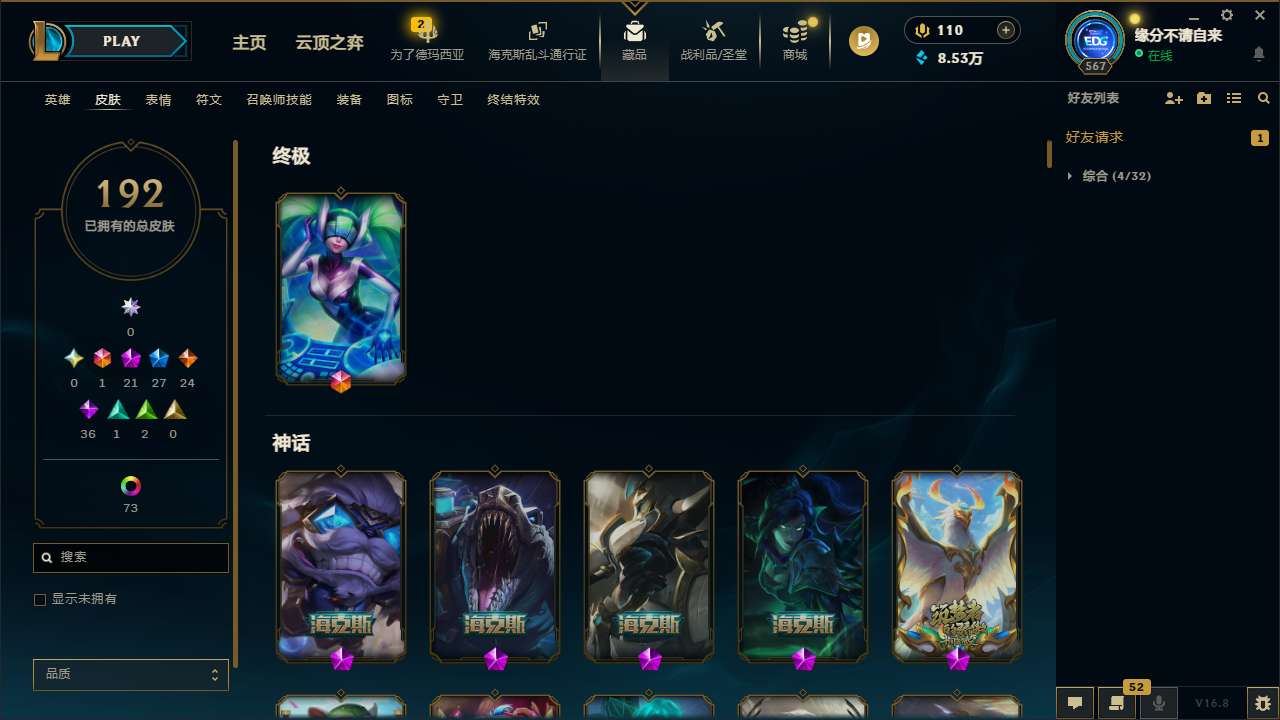
Task: Click the DJ Sona ultimate skin thumbnail
Action: (340, 287)
